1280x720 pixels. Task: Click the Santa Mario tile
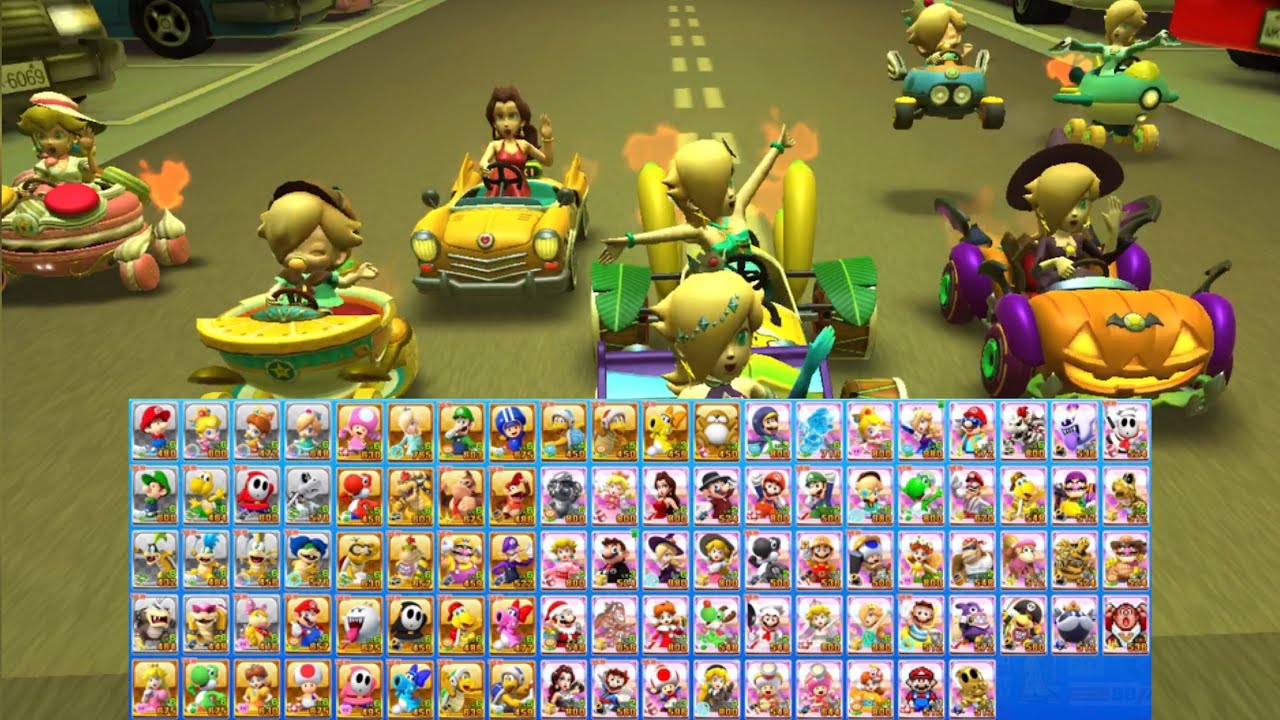pyautogui.click(x=564, y=623)
